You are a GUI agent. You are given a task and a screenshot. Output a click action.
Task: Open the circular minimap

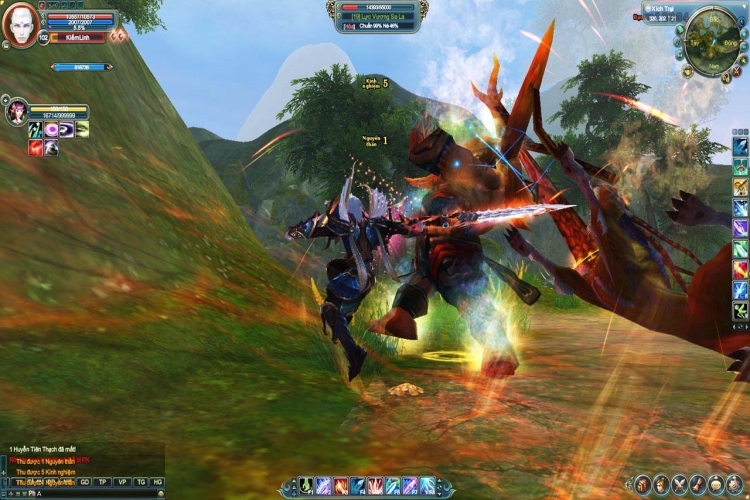[x=709, y=40]
